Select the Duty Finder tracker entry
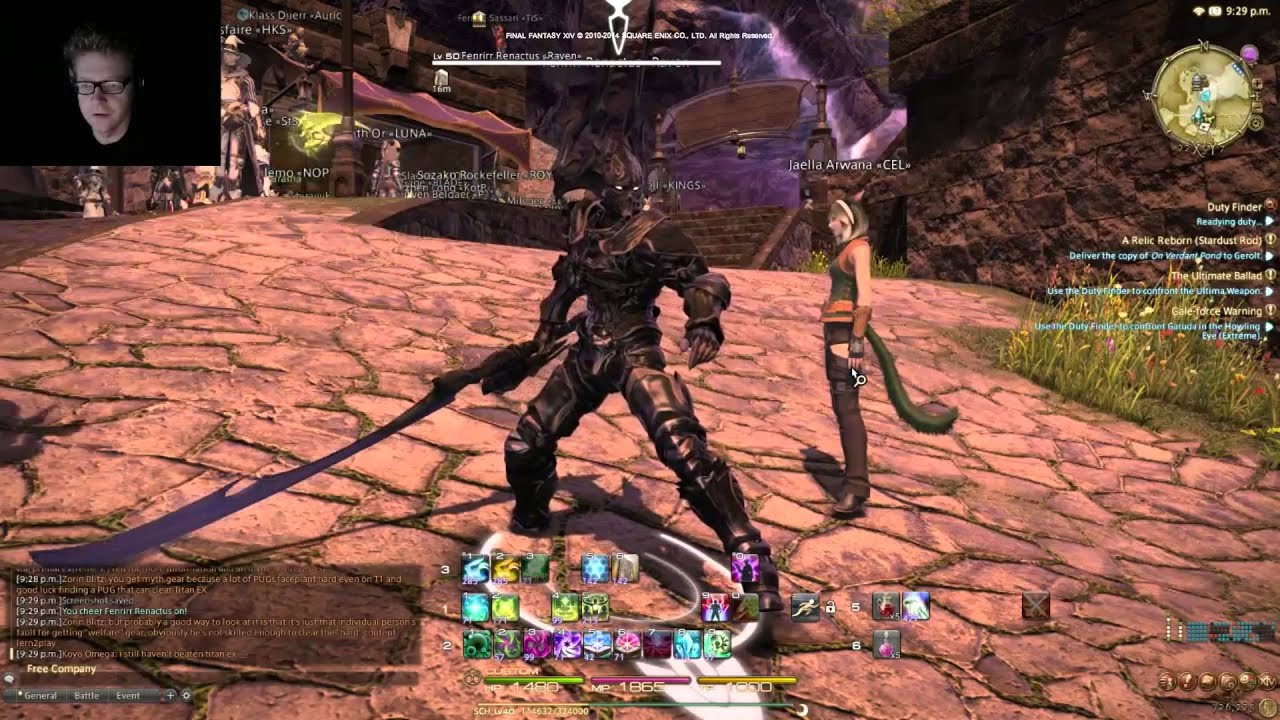Image resolution: width=1280 pixels, height=720 pixels. click(x=1234, y=207)
